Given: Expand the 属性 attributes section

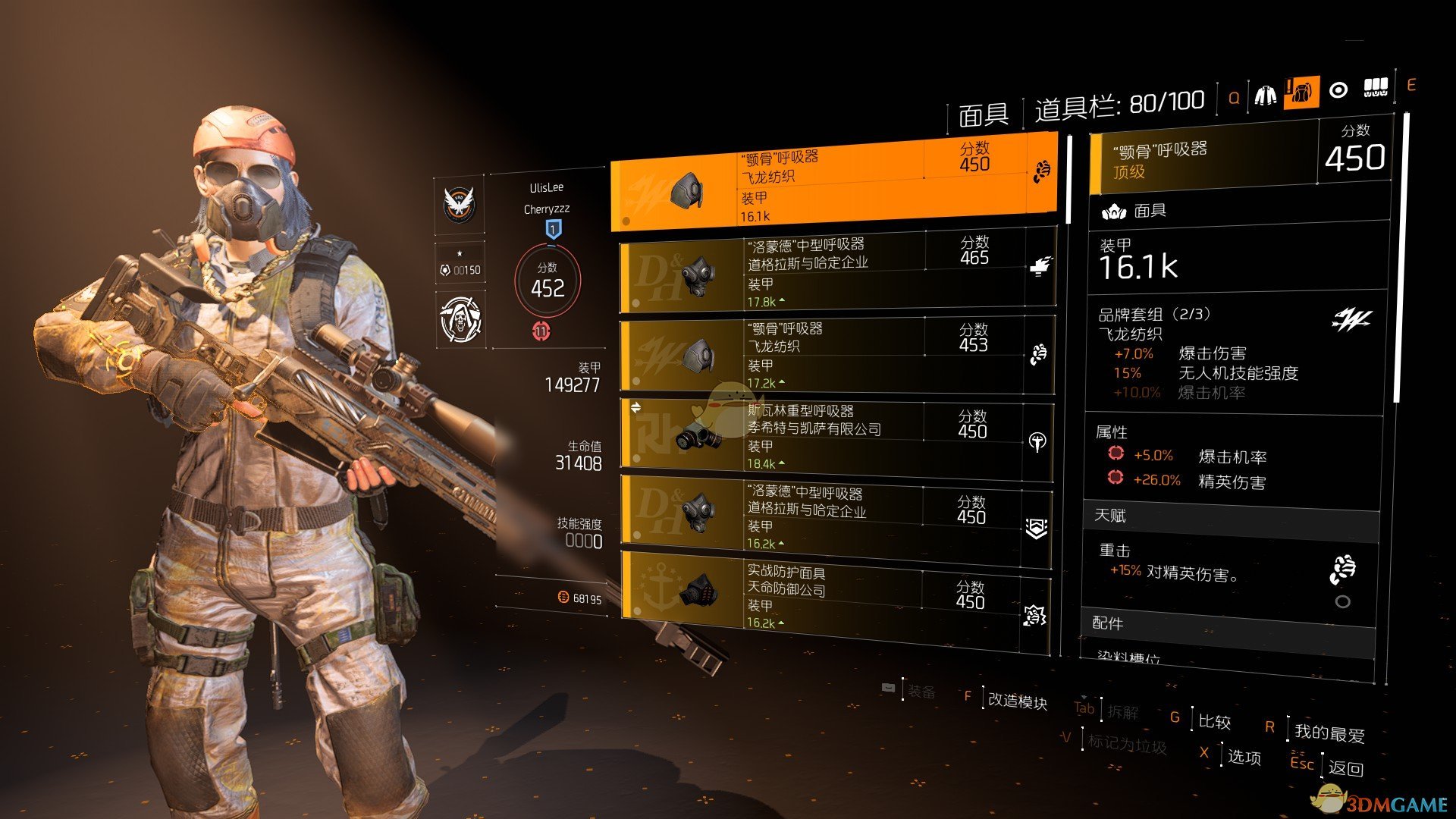Looking at the screenshot, I should pos(1110,431).
